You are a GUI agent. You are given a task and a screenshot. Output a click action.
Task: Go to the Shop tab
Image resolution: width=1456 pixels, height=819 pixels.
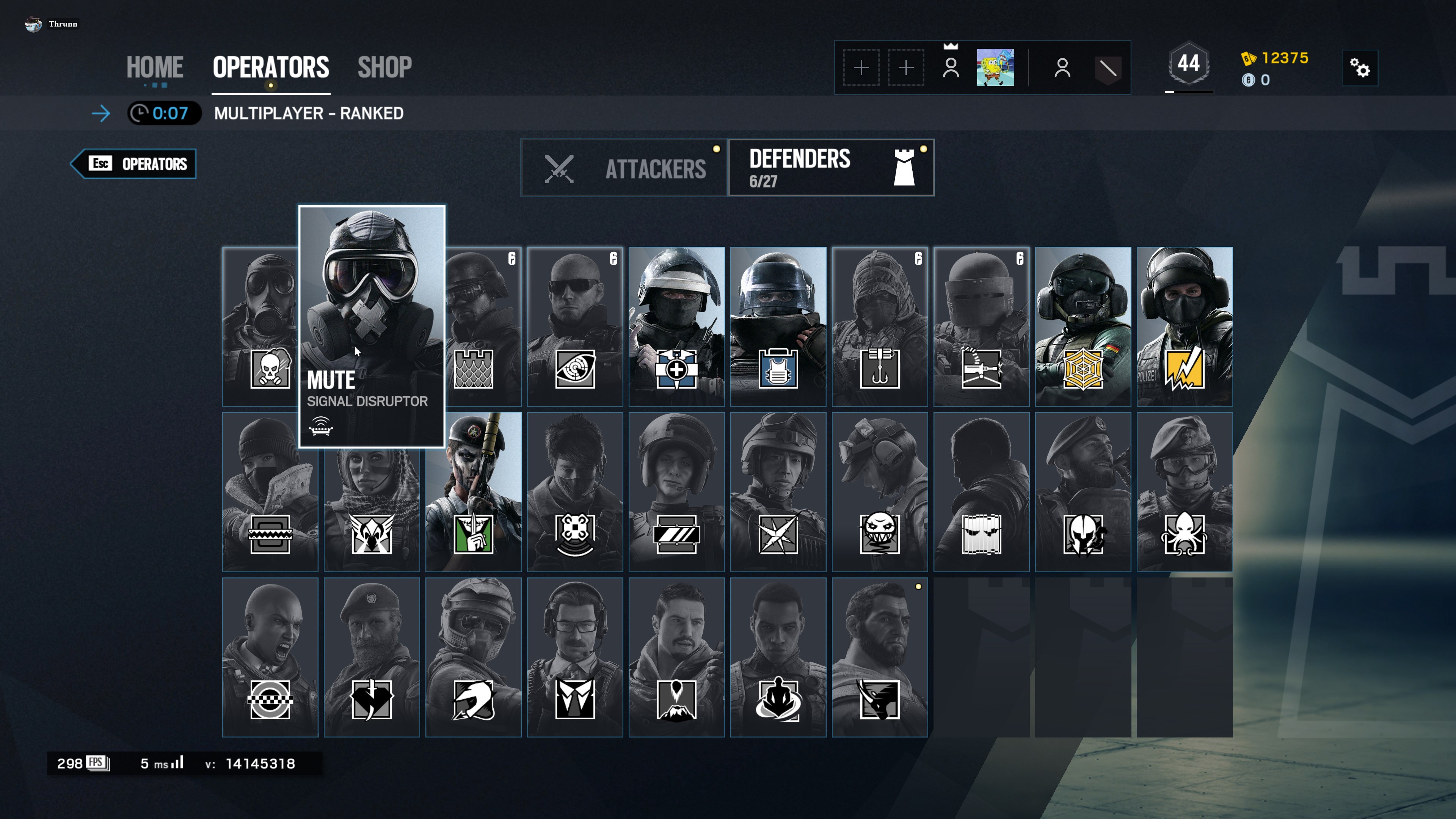384,67
